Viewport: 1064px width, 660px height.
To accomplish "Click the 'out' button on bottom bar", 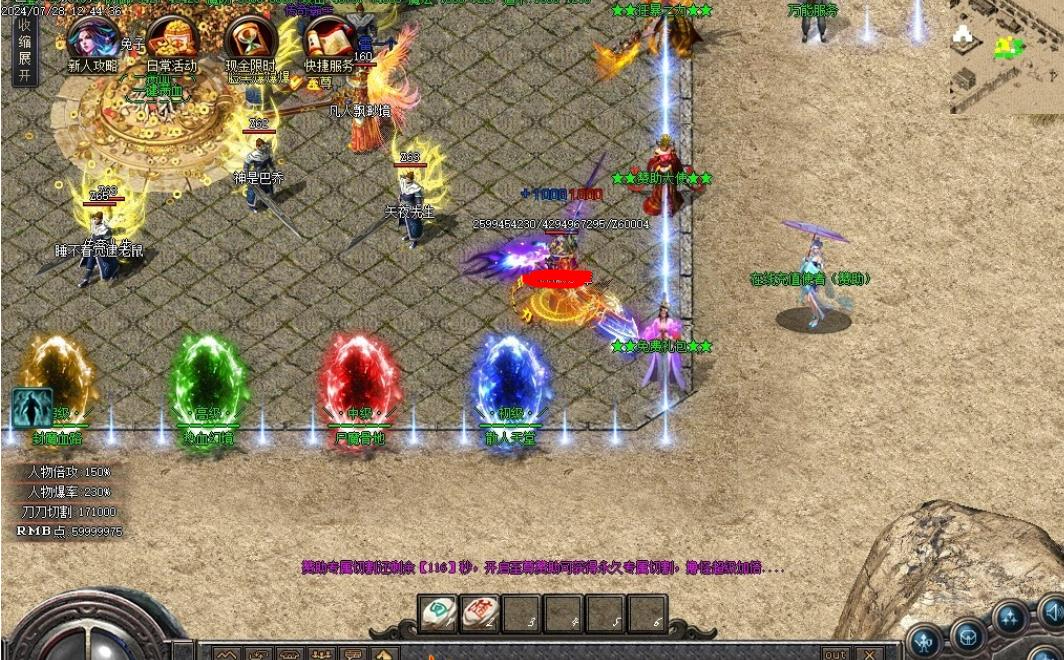I will click(x=834, y=654).
